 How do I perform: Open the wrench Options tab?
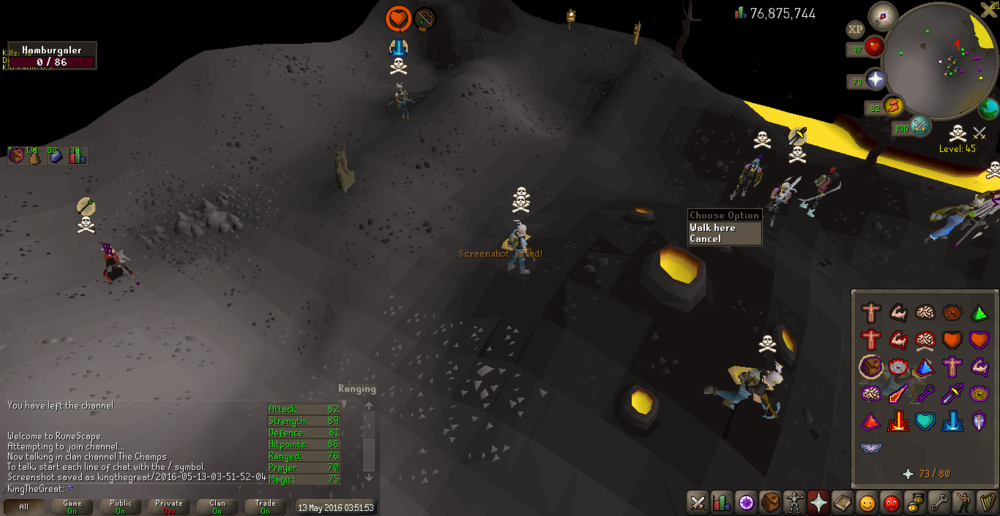coord(939,502)
